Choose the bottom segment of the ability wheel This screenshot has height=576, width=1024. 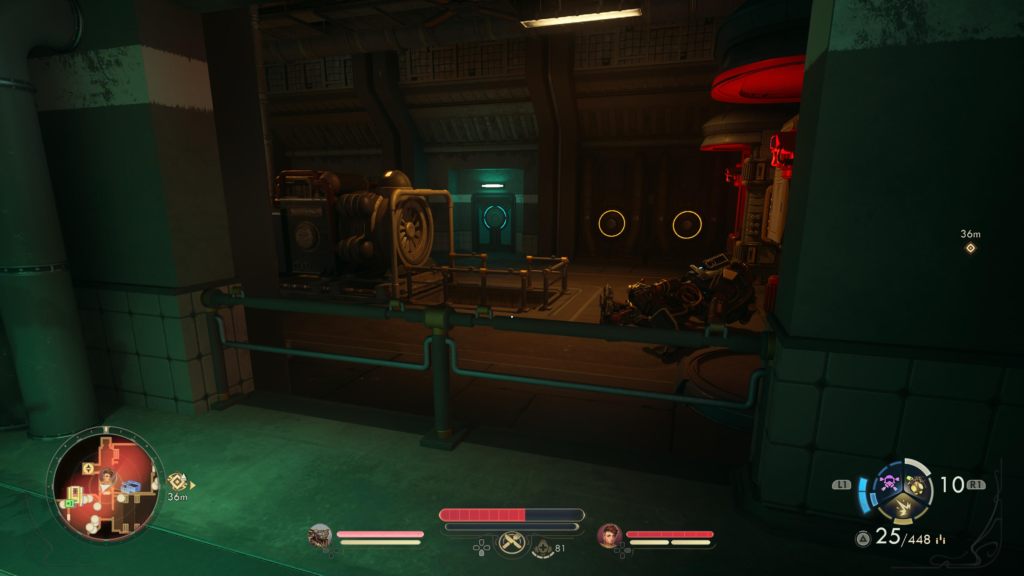click(x=901, y=507)
